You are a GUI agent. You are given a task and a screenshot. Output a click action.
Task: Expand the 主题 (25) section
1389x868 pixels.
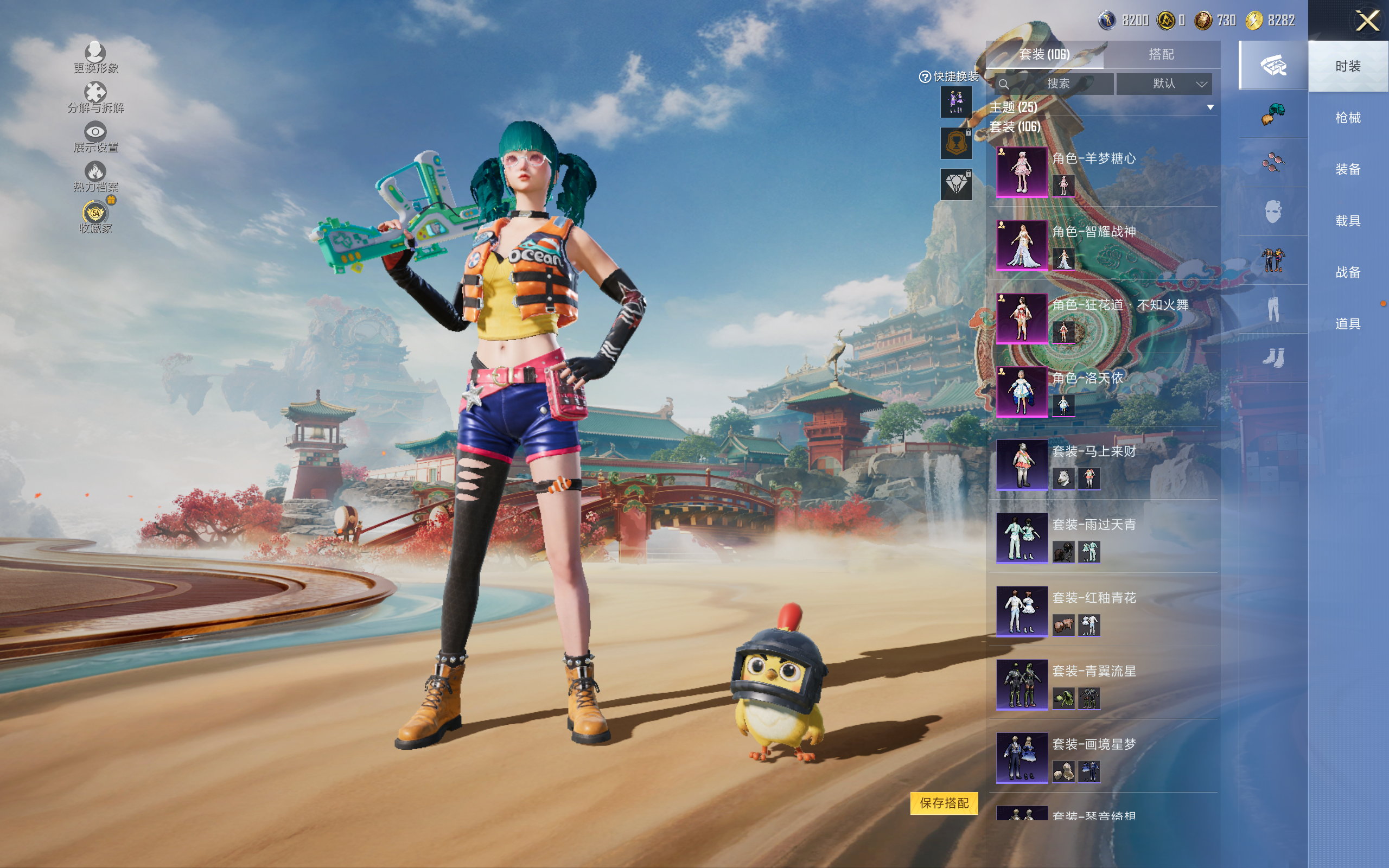coord(1210,107)
